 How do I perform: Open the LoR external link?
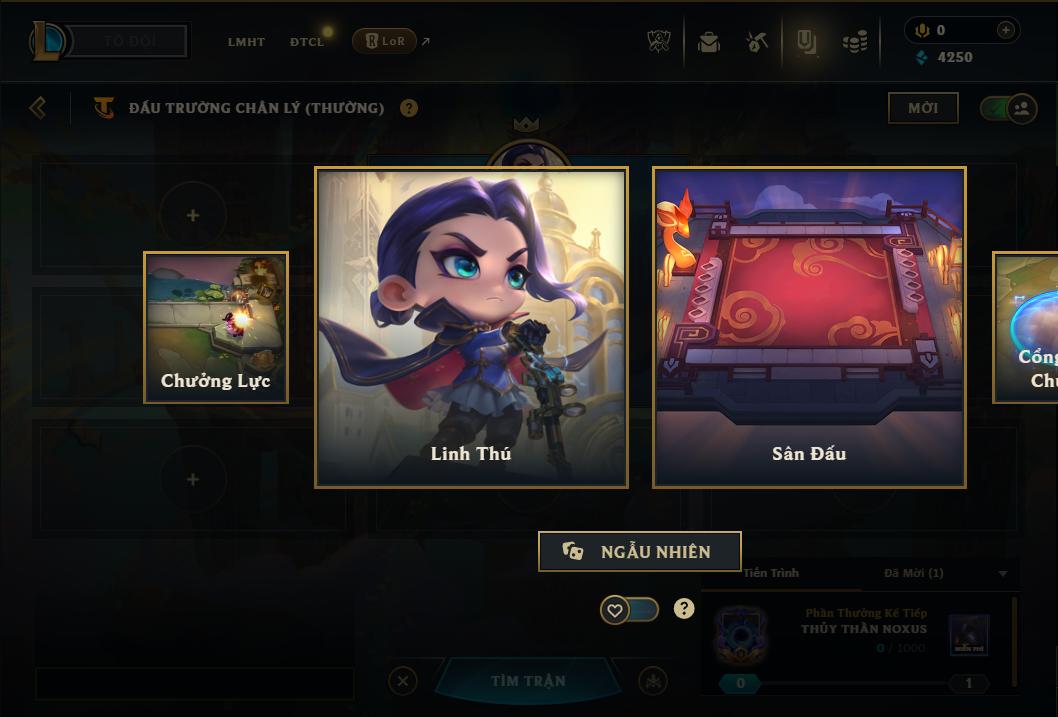pos(391,41)
